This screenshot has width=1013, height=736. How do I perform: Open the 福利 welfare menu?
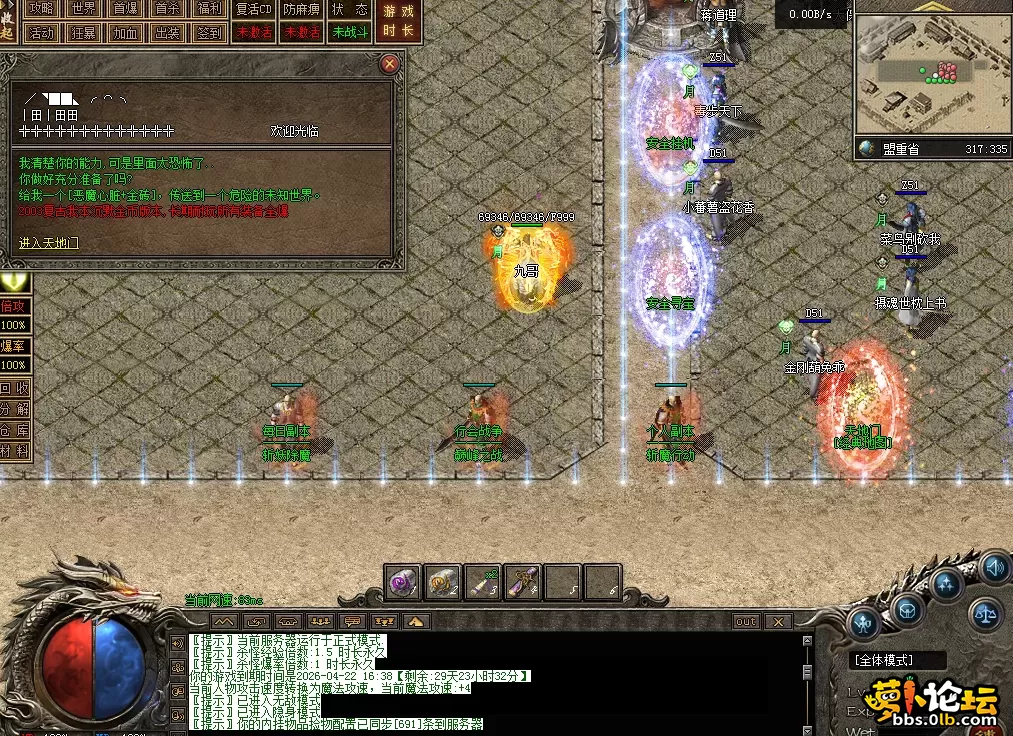[x=210, y=9]
